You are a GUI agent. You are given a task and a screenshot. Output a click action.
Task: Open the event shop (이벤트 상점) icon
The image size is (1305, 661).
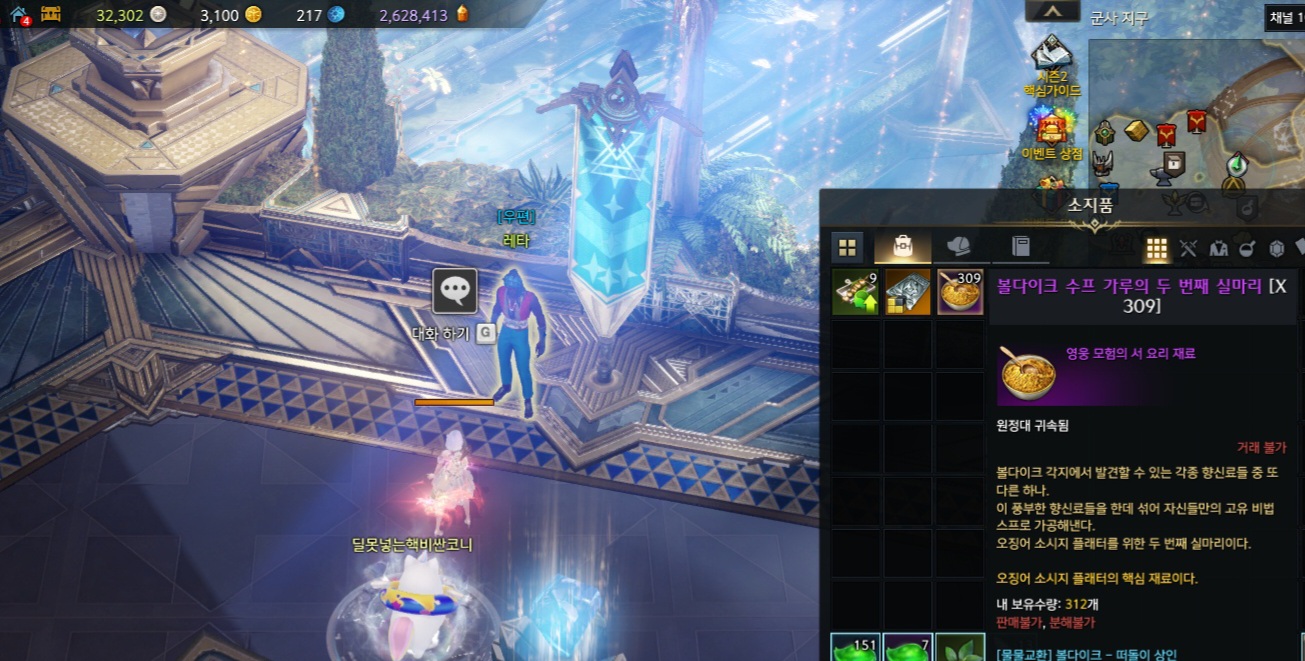[1051, 128]
